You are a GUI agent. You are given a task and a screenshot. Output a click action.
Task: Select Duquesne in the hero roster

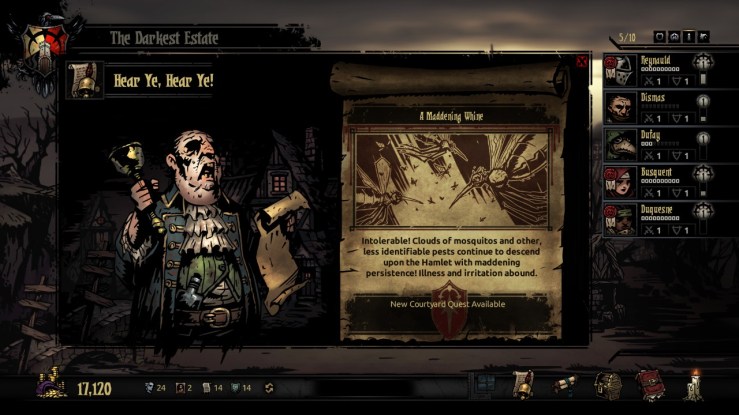coord(655,216)
